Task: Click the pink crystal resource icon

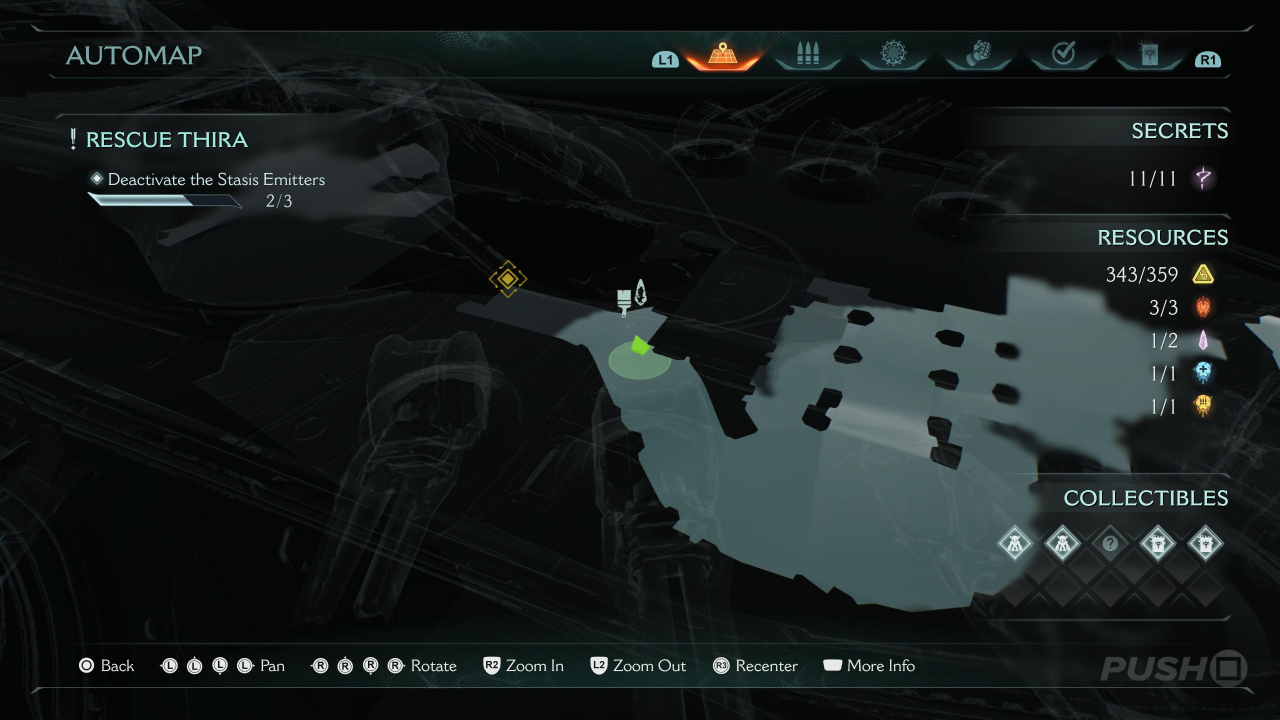Action: 1203,340
